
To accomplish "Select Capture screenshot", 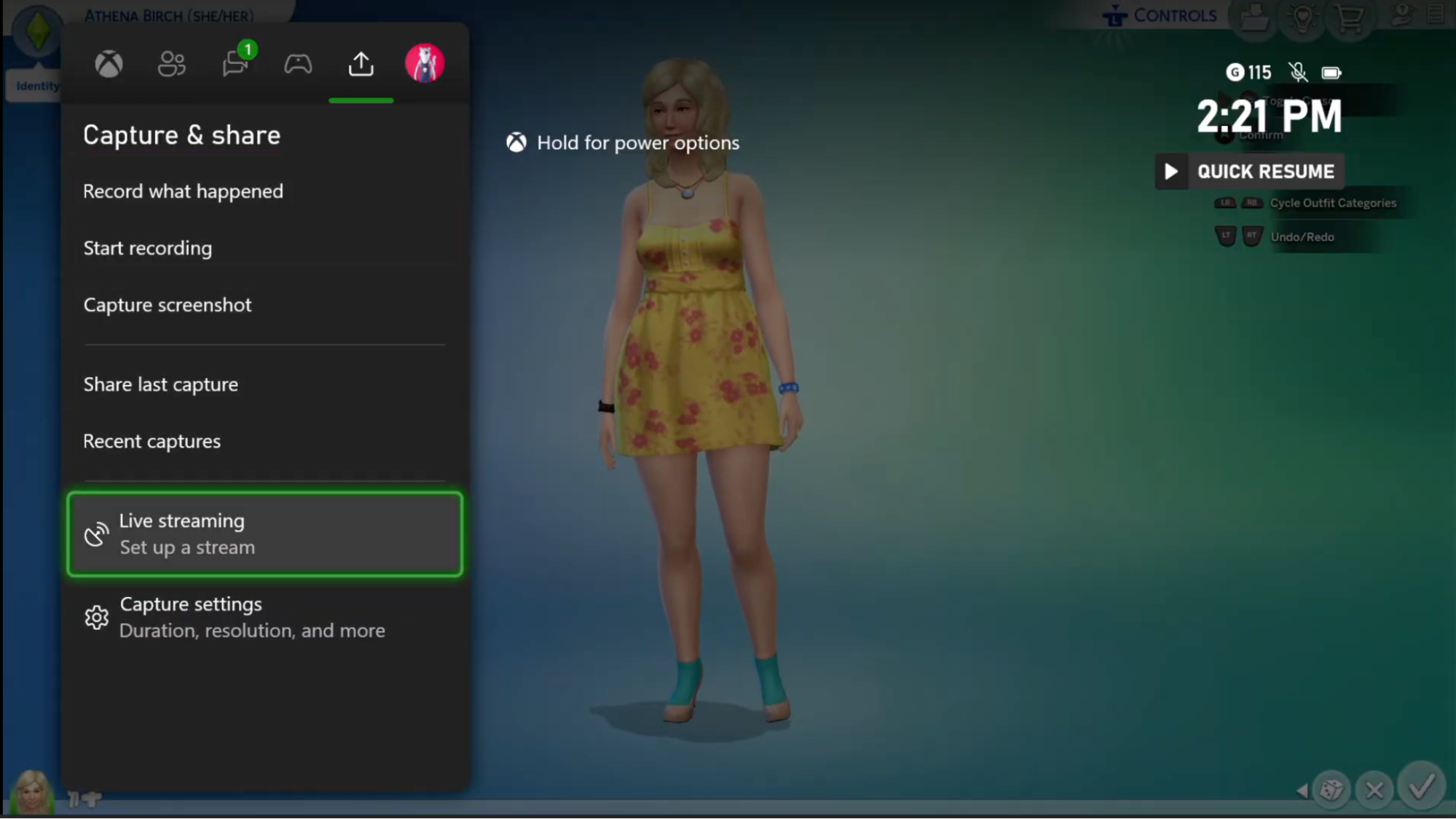I will [x=168, y=304].
